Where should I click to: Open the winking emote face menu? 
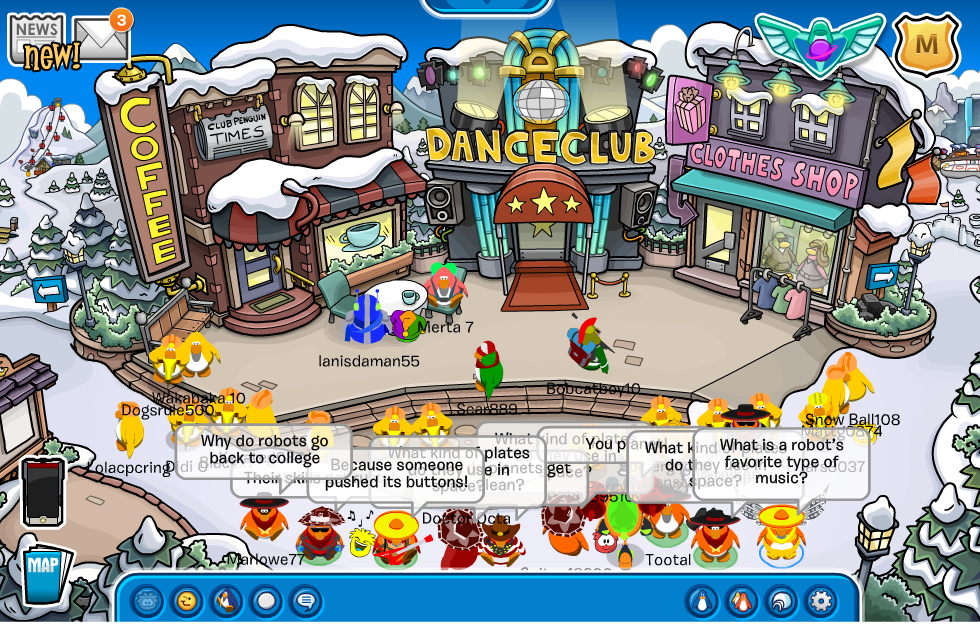187,601
